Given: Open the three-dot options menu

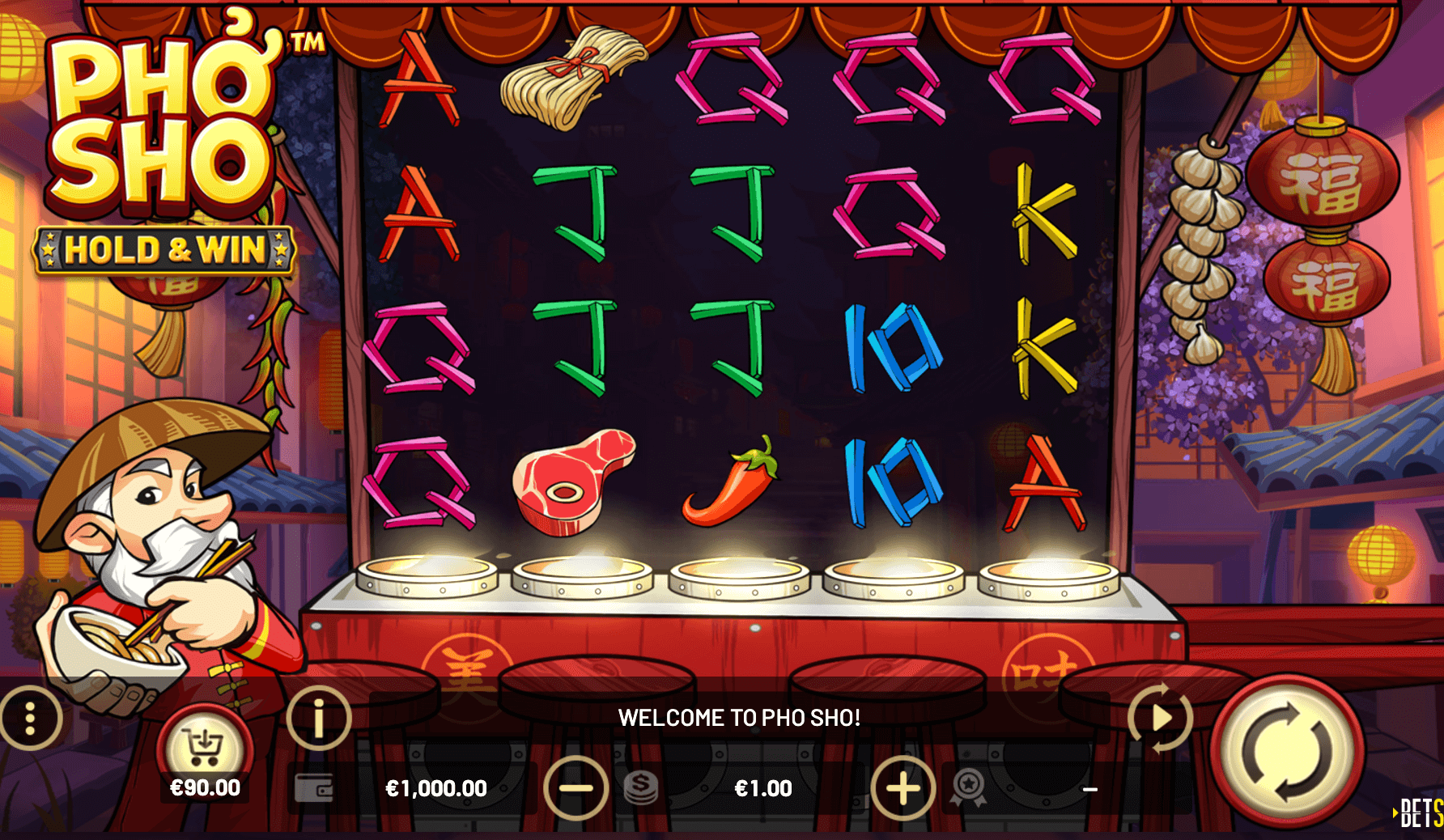Looking at the screenshot, I should pyautogui.click(x=30, y=718).
